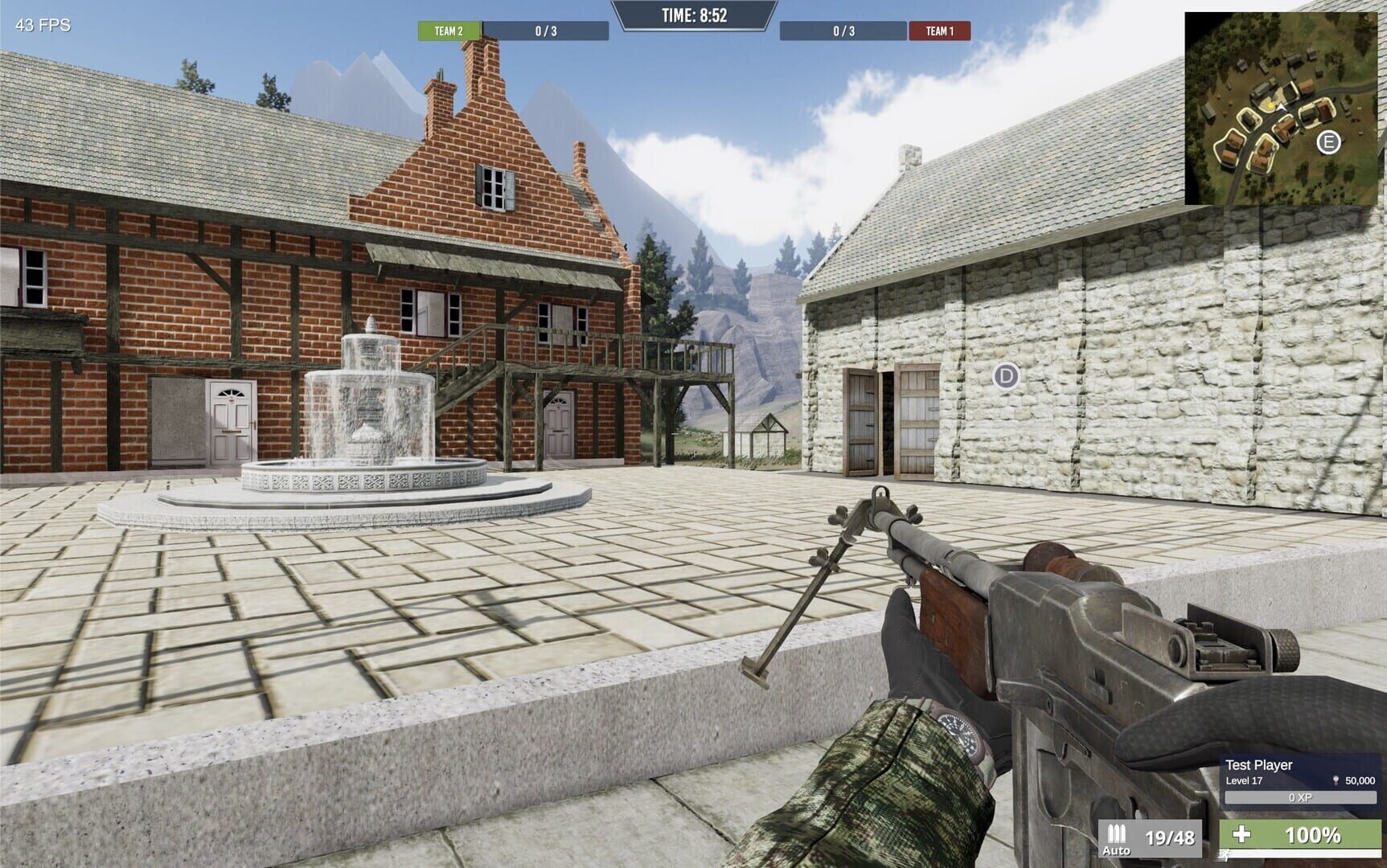This screenshot has width=1387, height=868.
Task: Click the trophy icon beside 50,000 currency
Action: [1336, 780]
